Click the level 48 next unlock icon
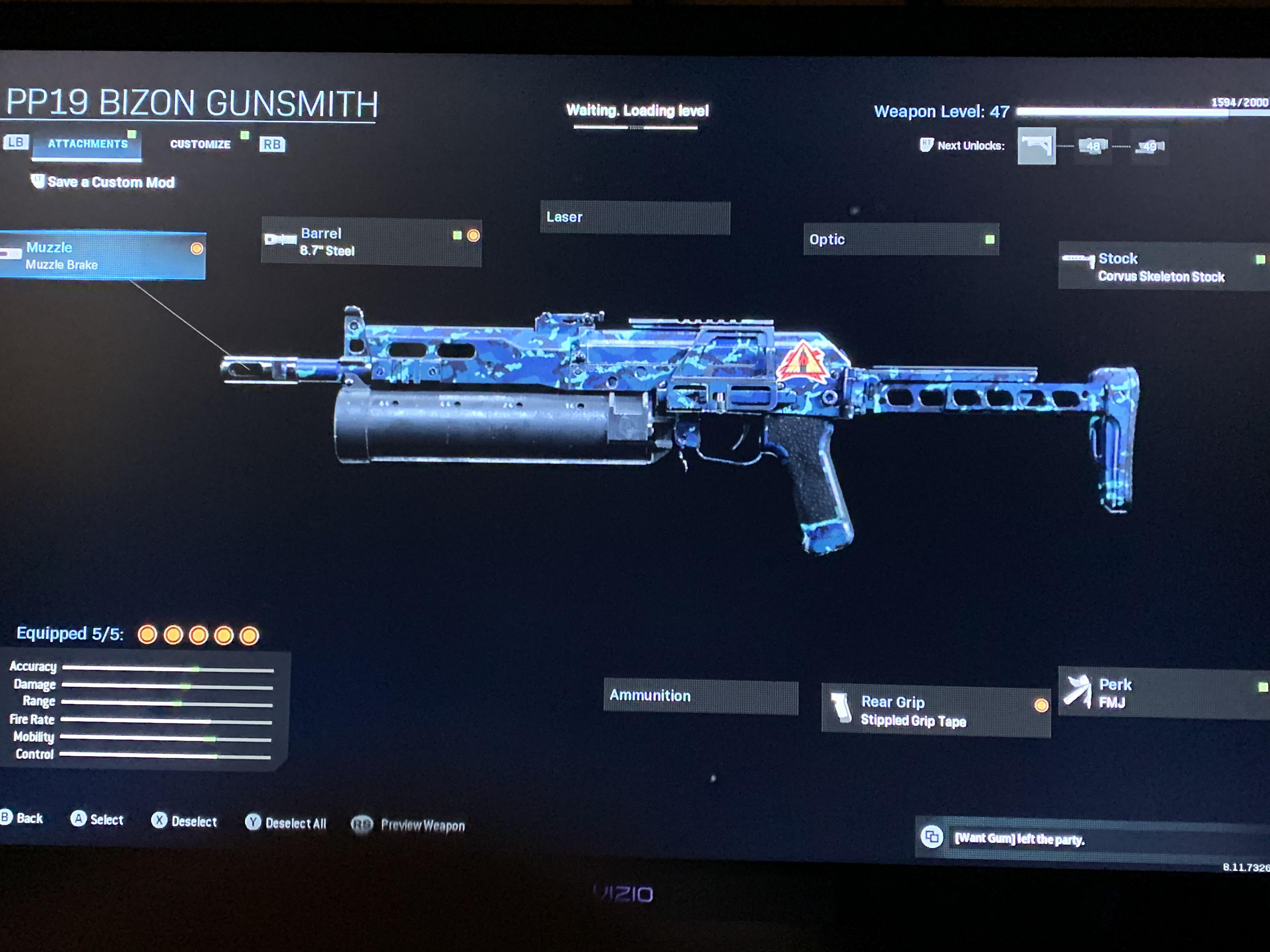The height and width of the screenshot is (952, 1270). (1092, 147)
